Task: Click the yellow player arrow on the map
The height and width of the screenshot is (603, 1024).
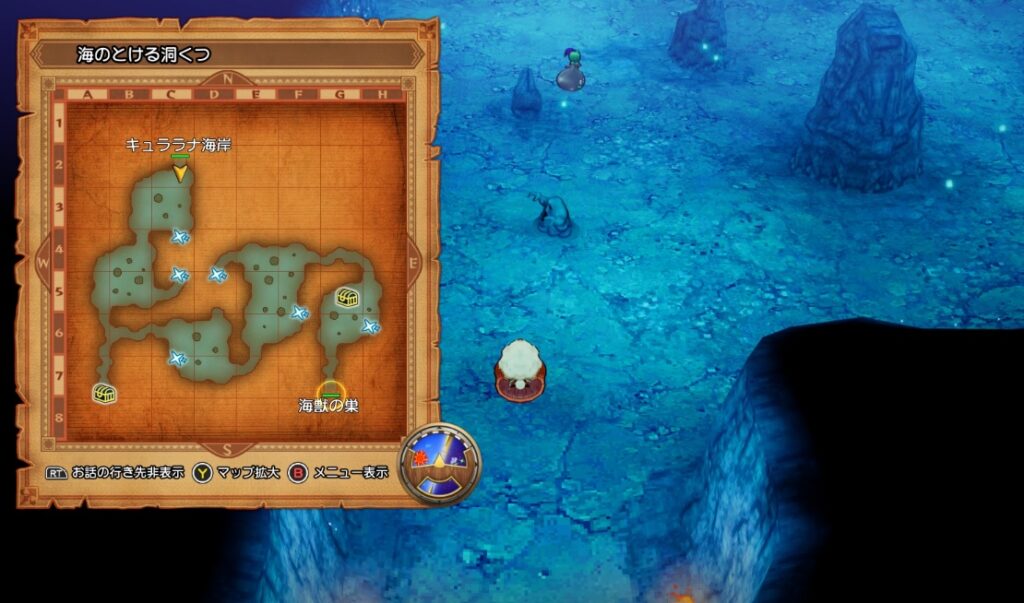Action: pyautogui.click(x=180, y=173)
